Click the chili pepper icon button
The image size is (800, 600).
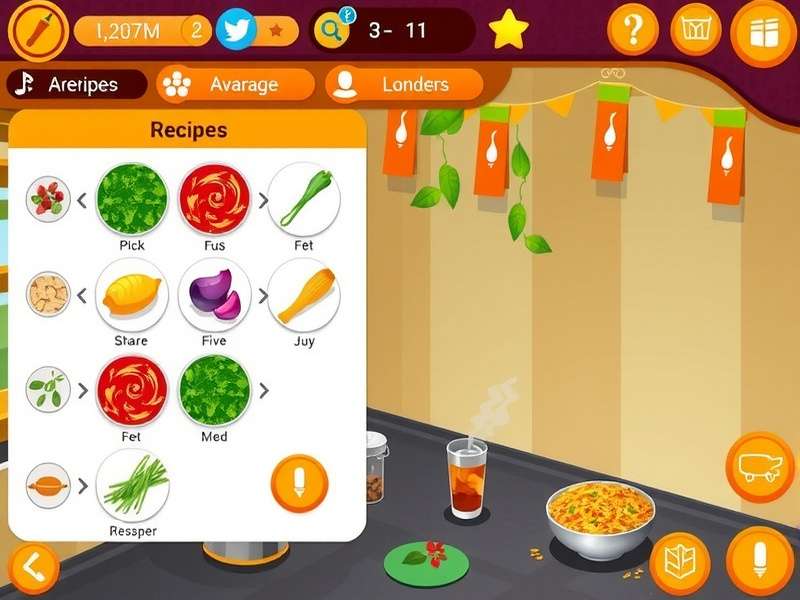click(x=37, y=31)
